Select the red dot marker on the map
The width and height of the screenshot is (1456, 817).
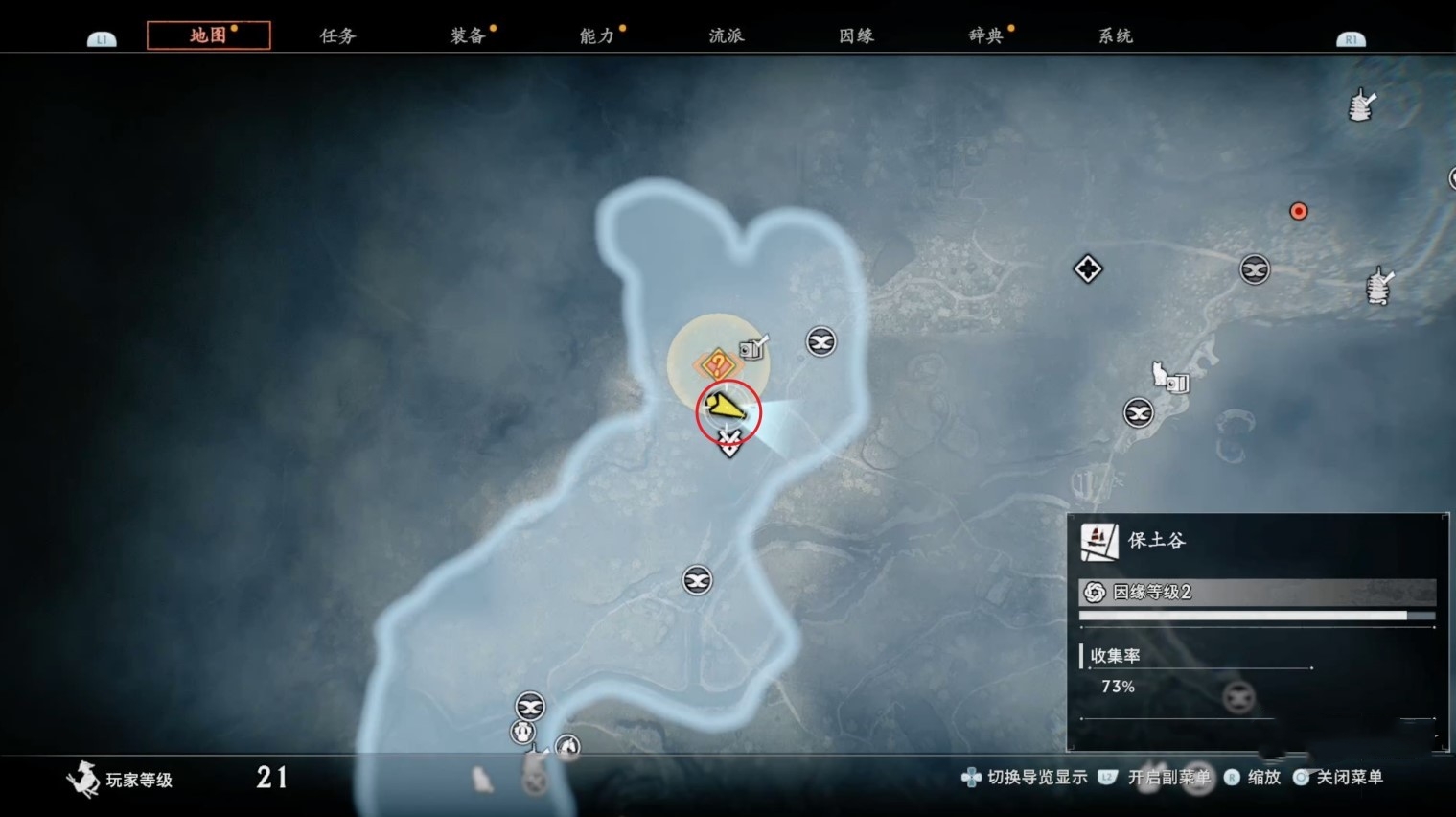coord(1299,211)
